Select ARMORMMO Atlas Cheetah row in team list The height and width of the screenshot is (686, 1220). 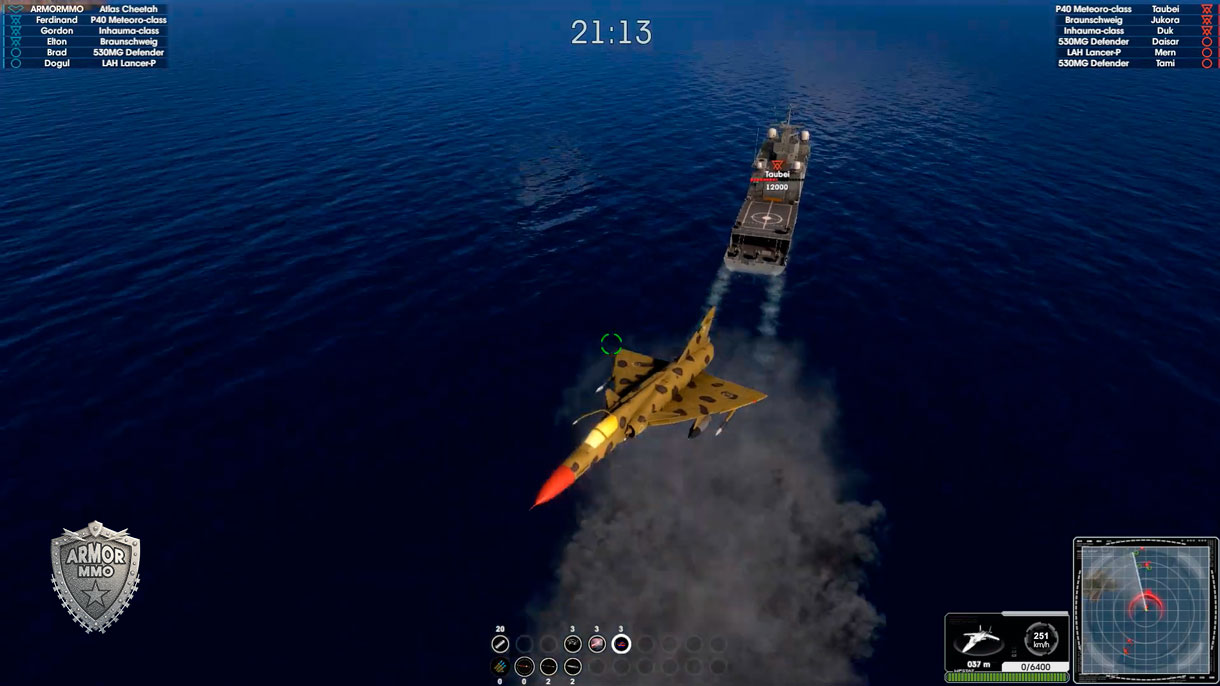[x=93, y=9]
